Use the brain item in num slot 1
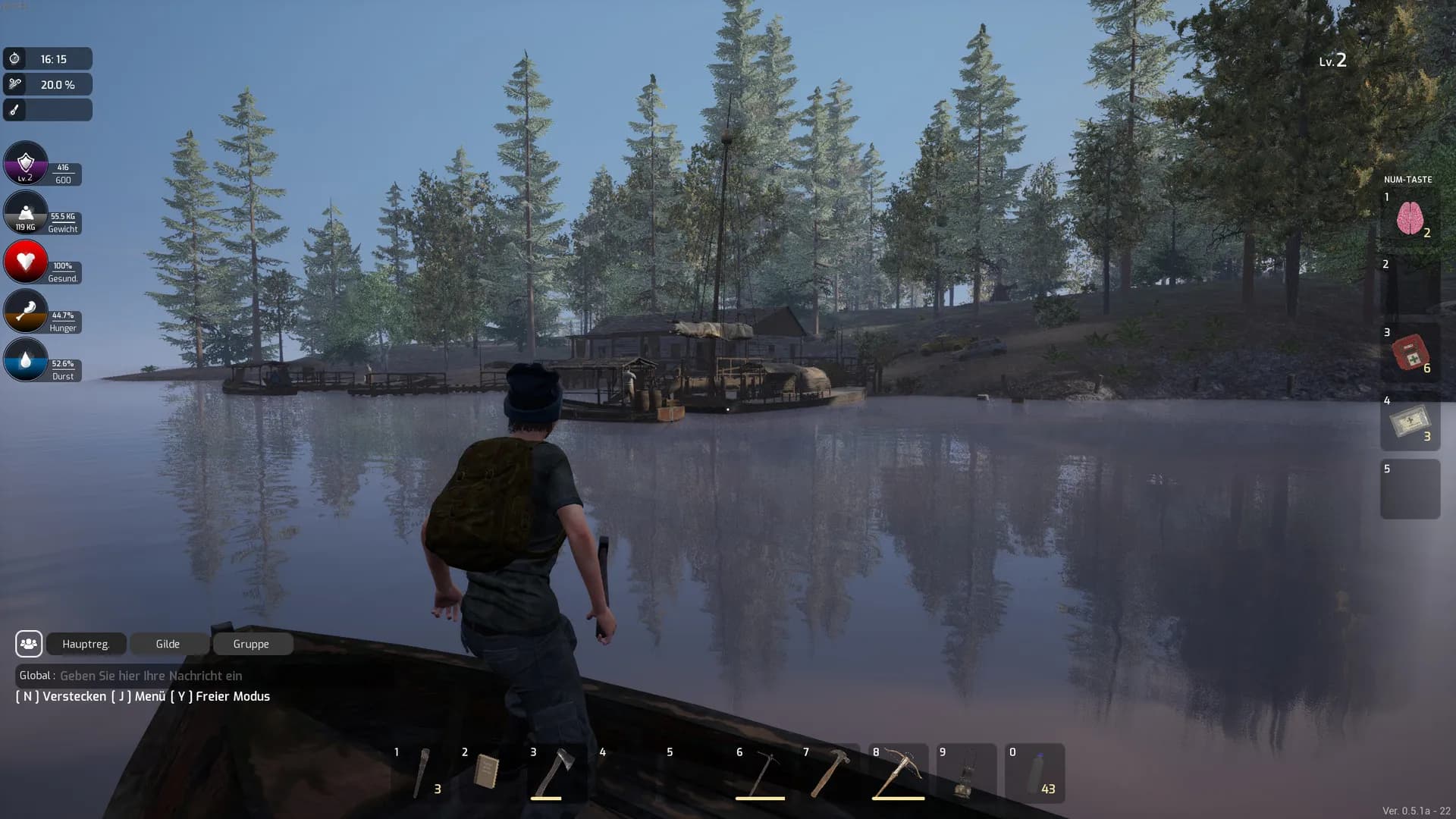The image size is (1456, 819). [x=1410, y=218]
